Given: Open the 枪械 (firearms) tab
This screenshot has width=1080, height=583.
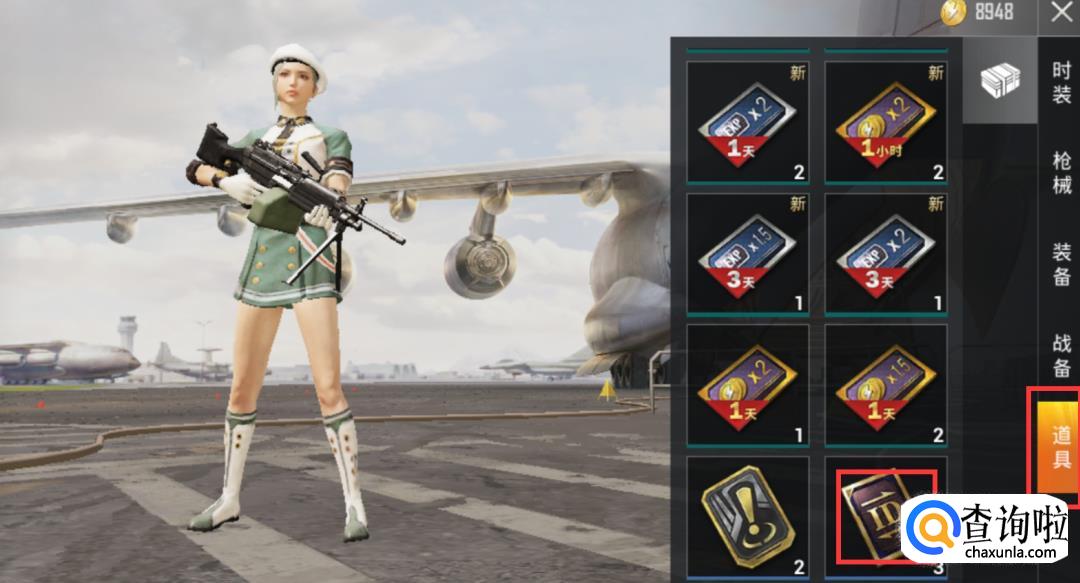Looking at the screenshot, I should tap(1060, 173).
